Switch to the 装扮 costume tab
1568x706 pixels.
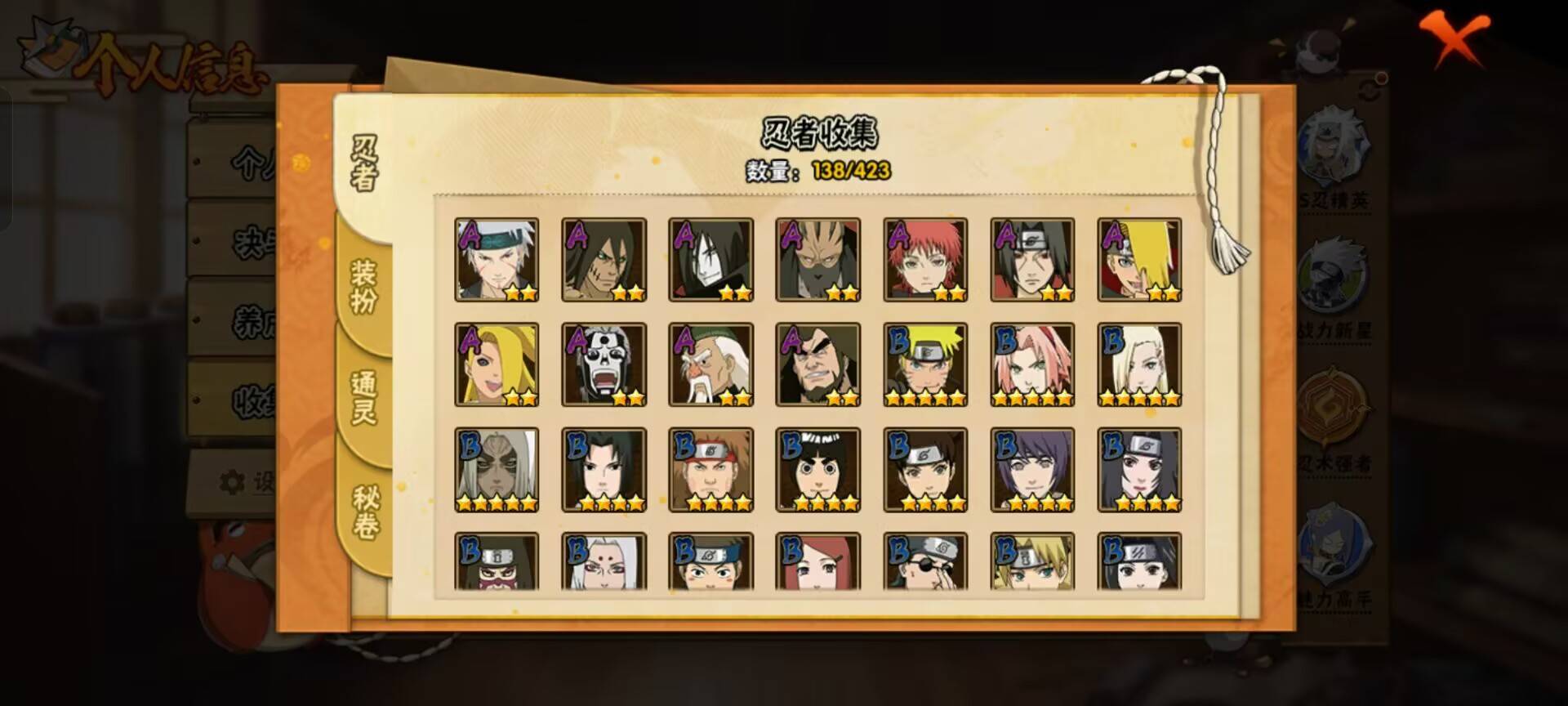[x=363, y=286]
